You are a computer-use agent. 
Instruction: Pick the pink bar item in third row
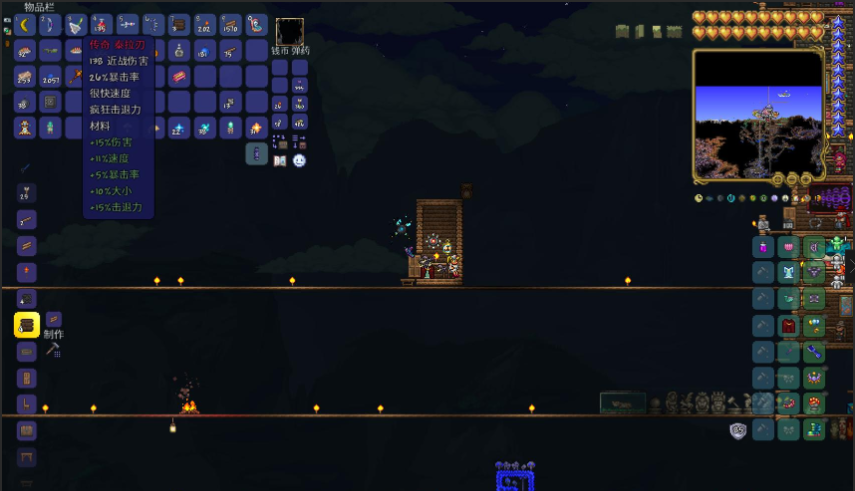[180, 76]
